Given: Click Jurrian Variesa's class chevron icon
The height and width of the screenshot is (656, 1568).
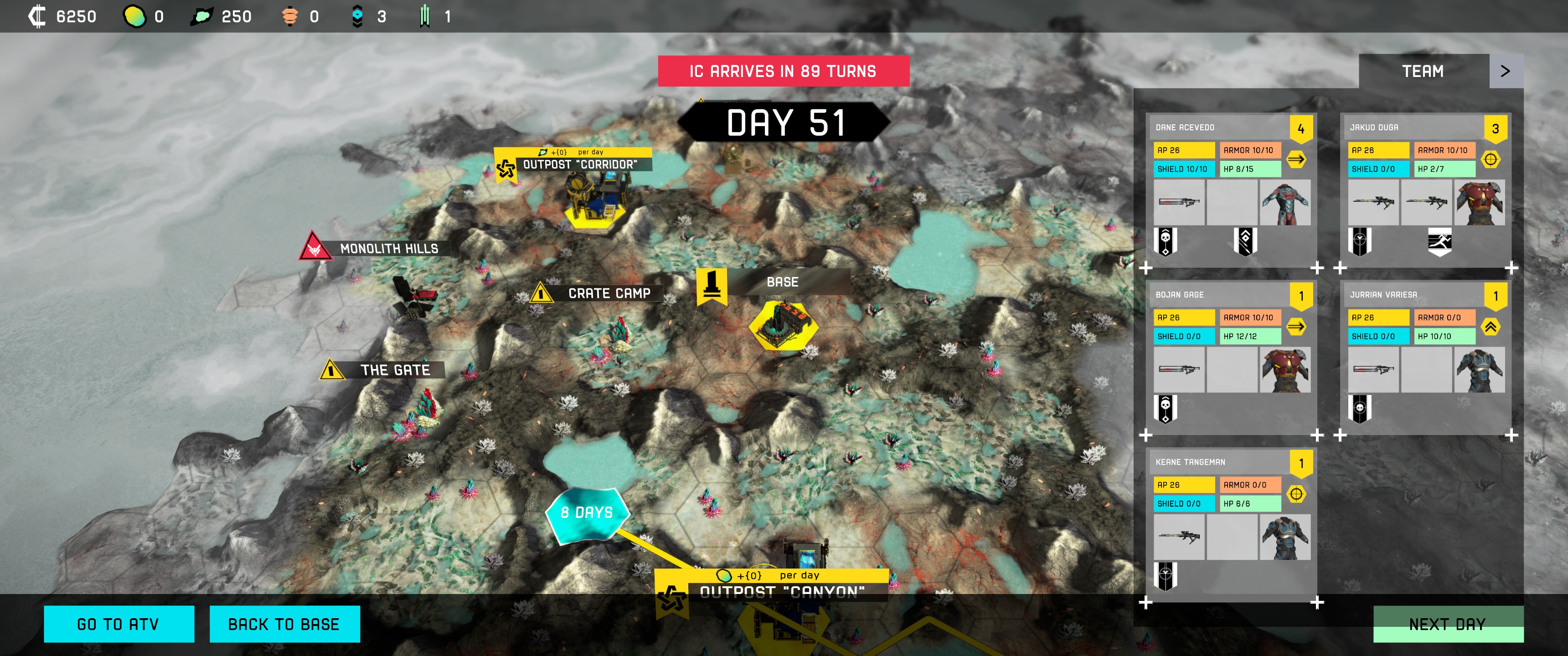Looking at the screenshot, I should tap(1490, 327).
